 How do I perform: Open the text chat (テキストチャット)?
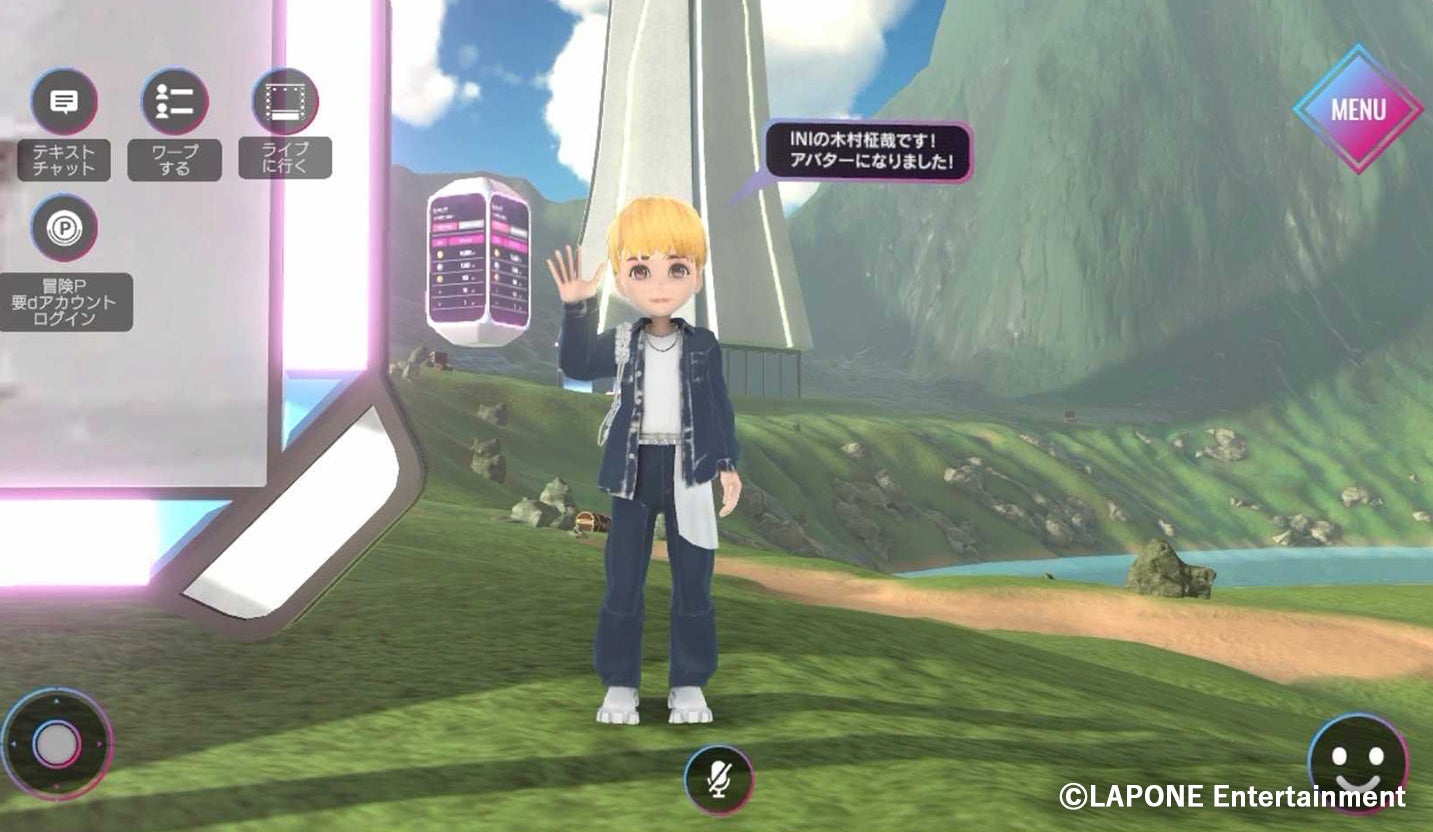64,102
